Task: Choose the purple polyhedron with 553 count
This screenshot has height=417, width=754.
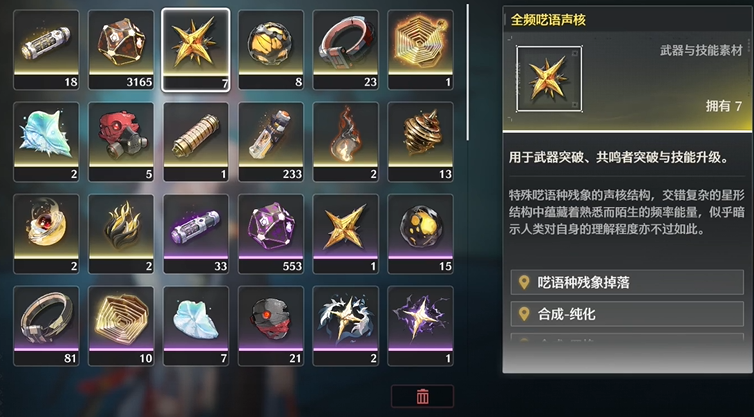Action: (271, 228)
